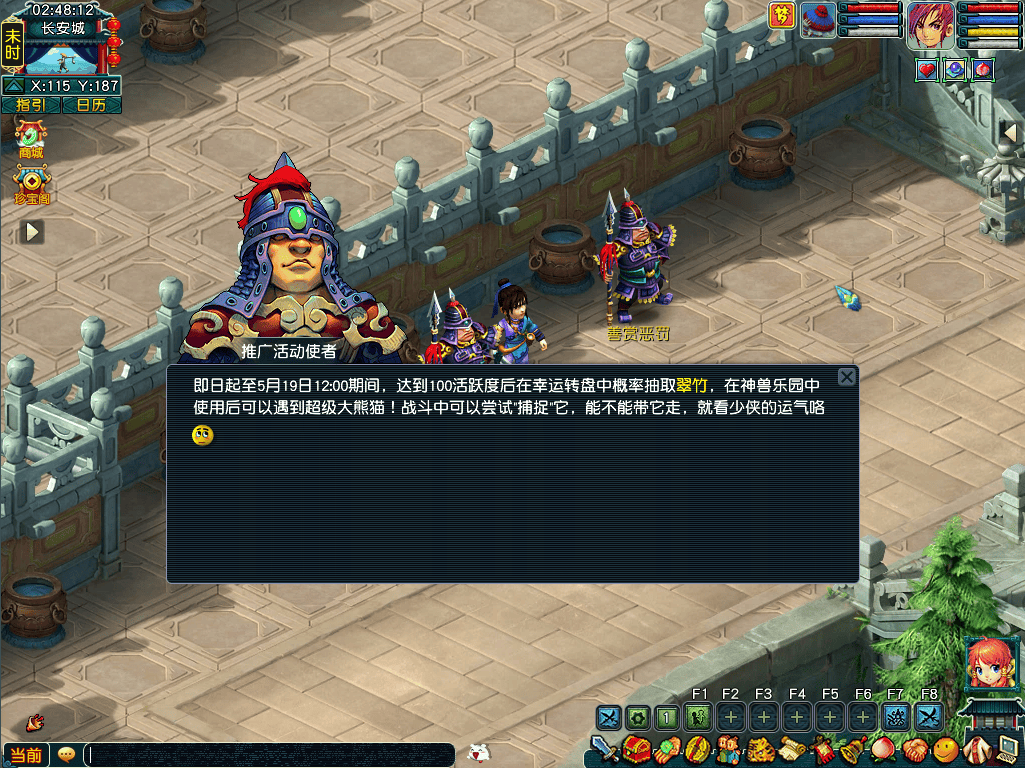Select the red-haired player portrait

pos(931,25)
